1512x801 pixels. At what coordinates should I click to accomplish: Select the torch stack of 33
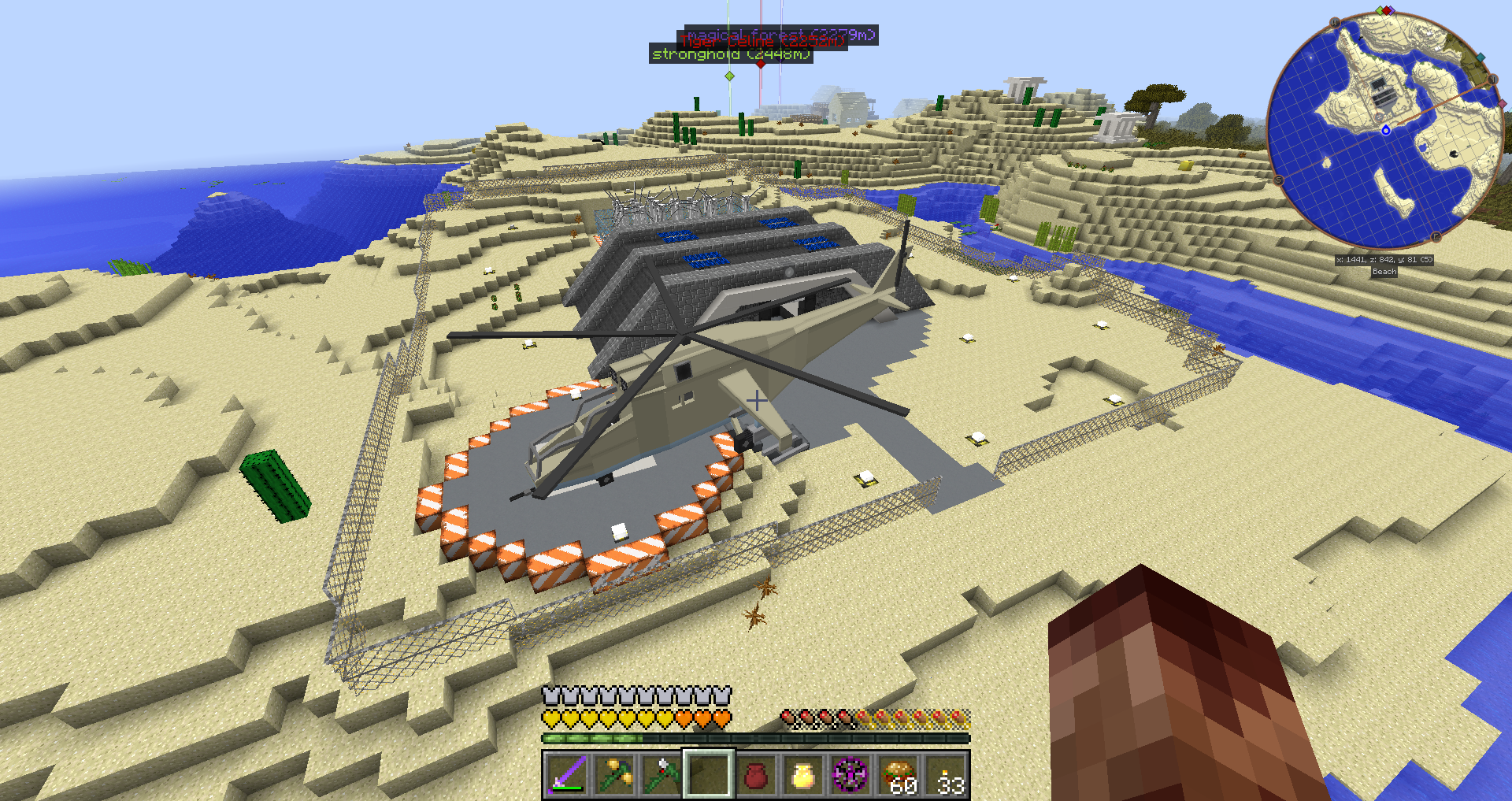coord(946,774)
